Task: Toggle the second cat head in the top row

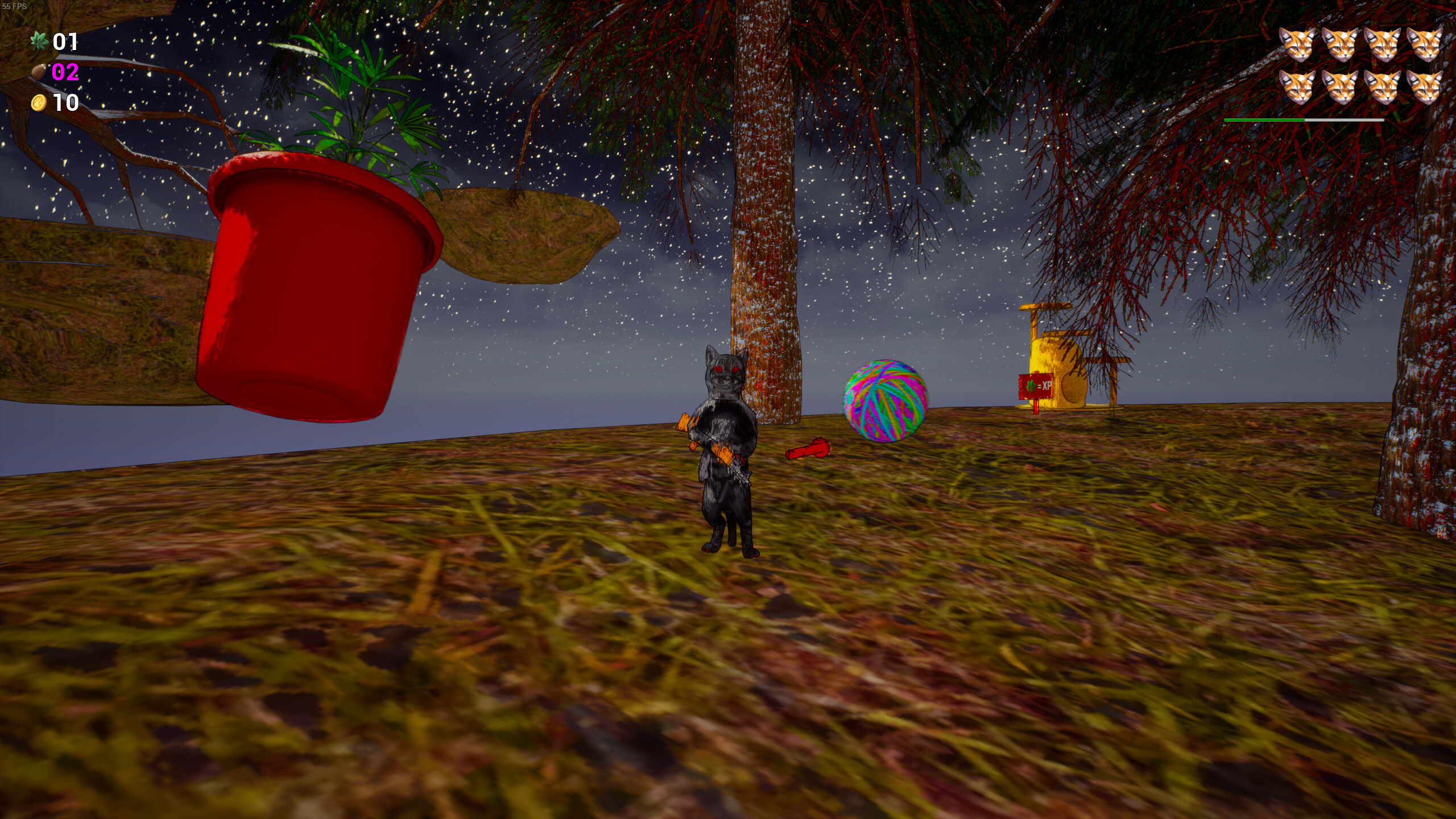Action: [x=1341, y=45]
